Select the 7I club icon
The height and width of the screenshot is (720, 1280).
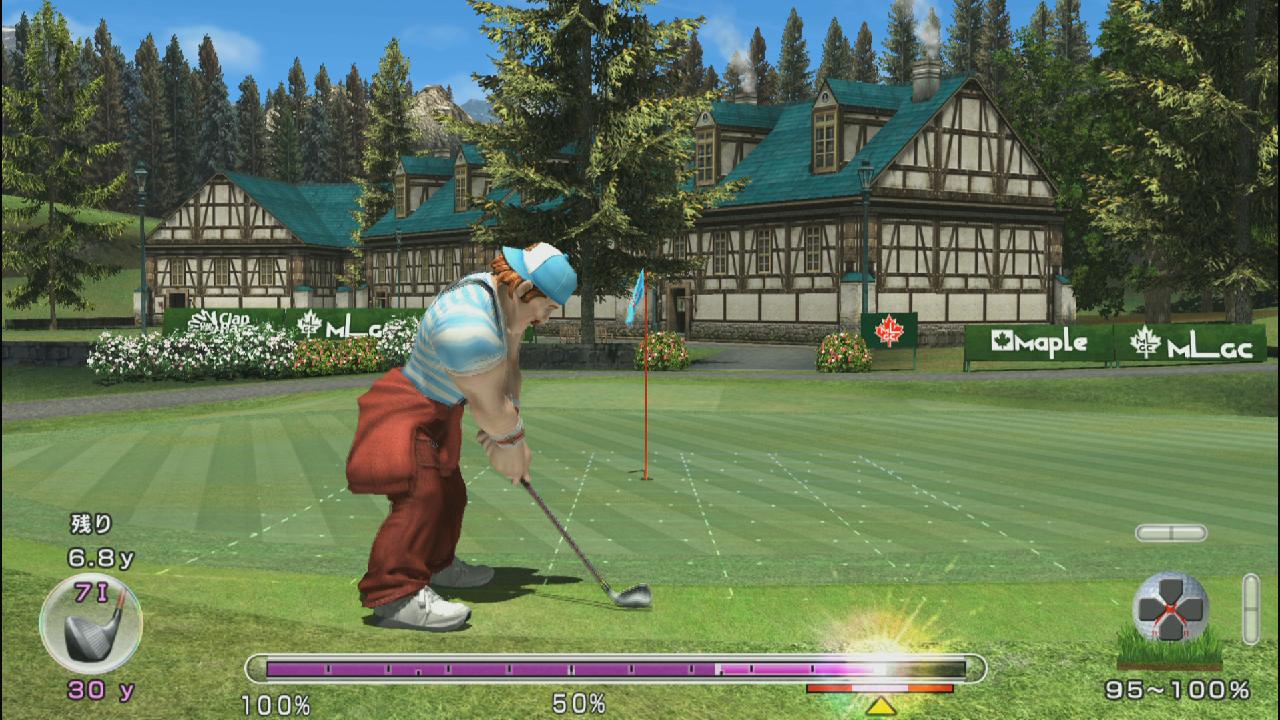click(x=91, y=624)
